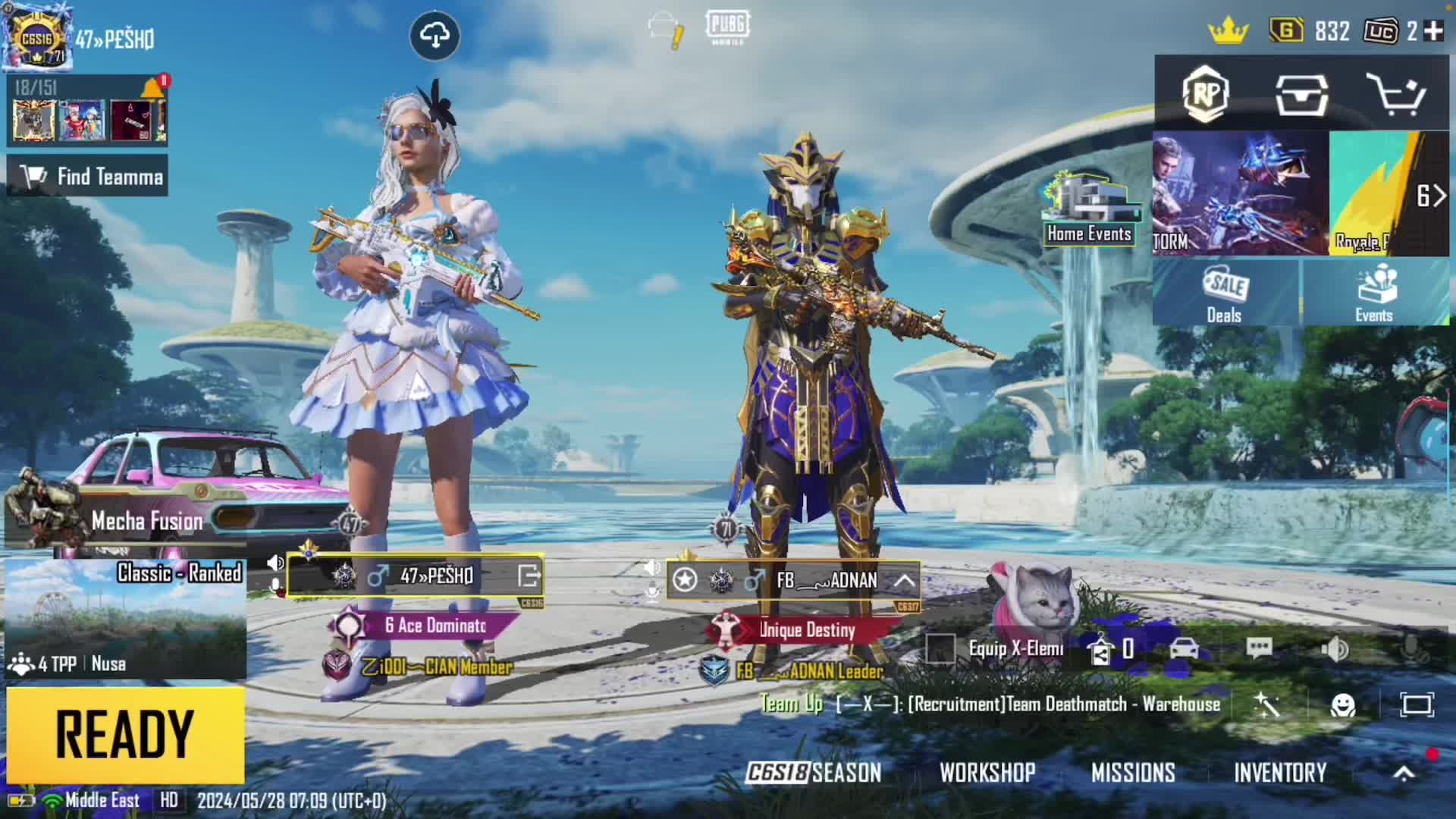
Task: Open the crate storage box icon
Action: click(1301, 94)
